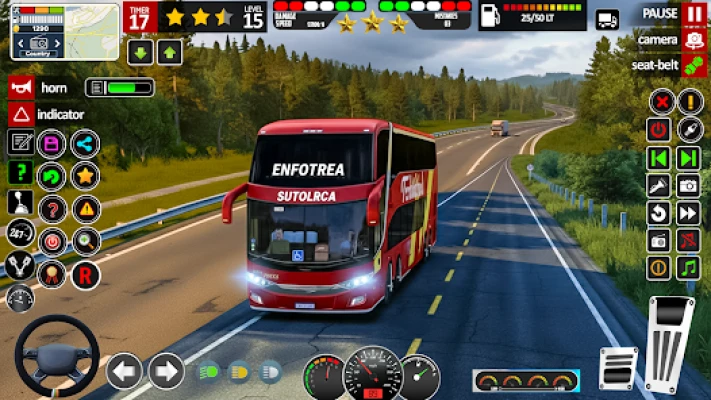Steer left with the left arrow

click(124, 371)
